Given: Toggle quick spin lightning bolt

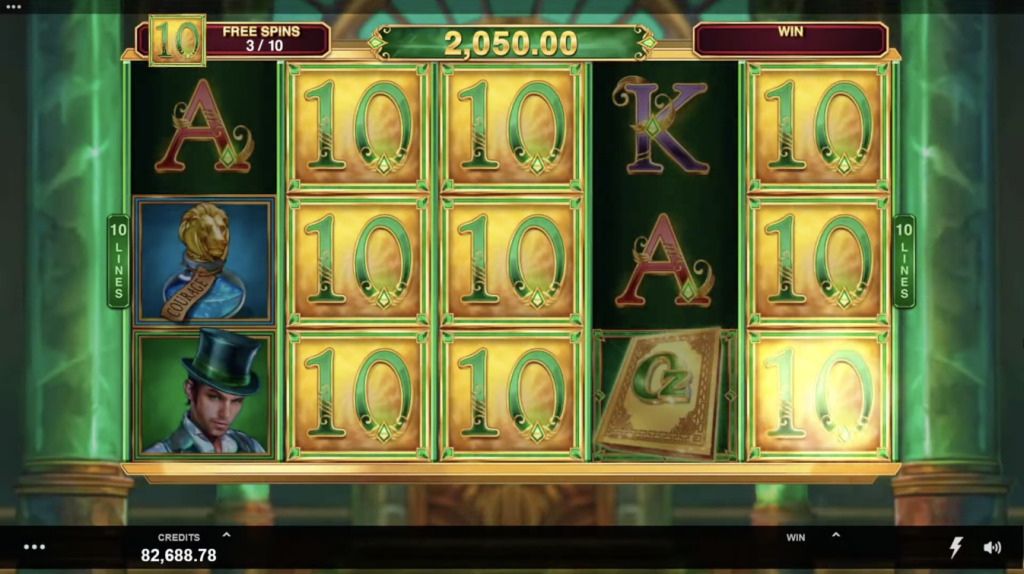Looking at the screenshot, I should coord(956,547).
